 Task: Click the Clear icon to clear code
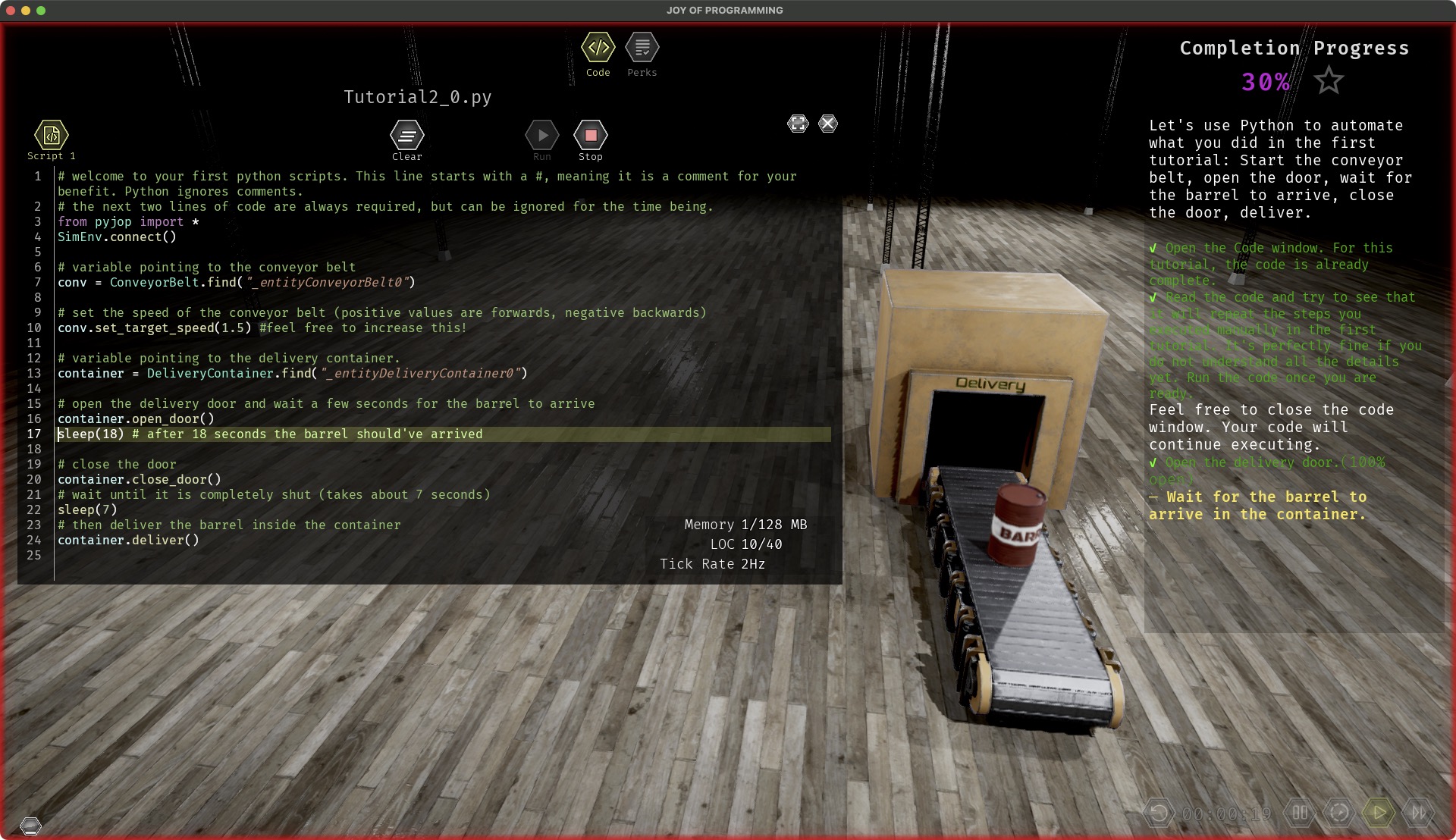(x=406, y=136)
